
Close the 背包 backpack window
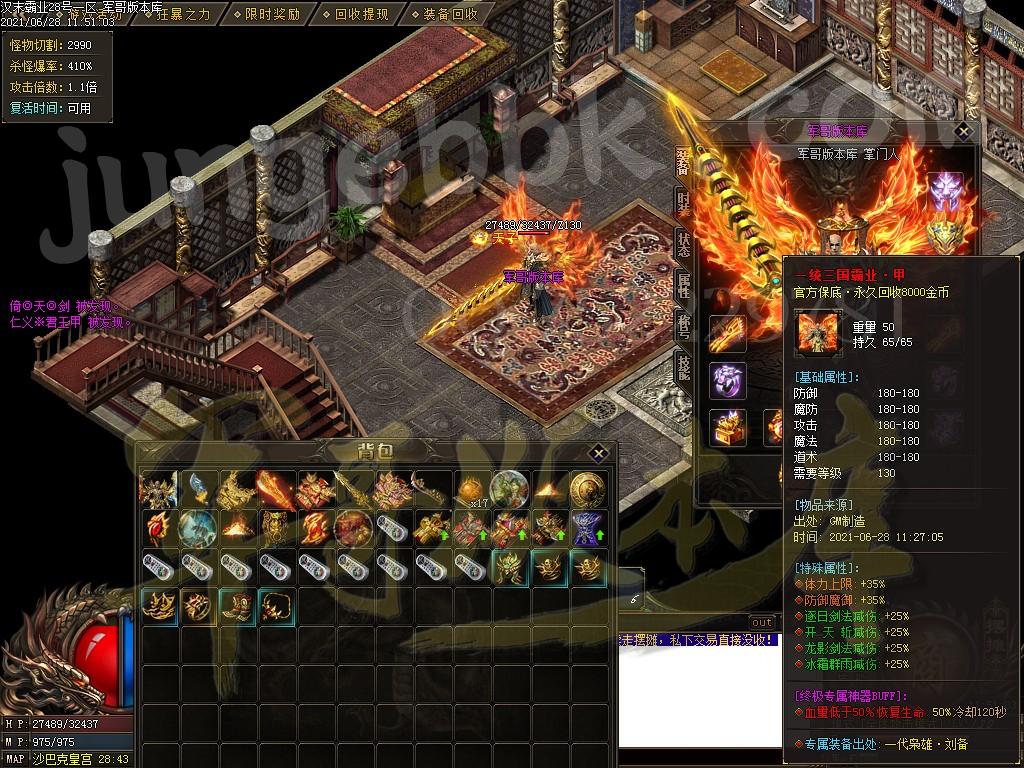point(597,452)
